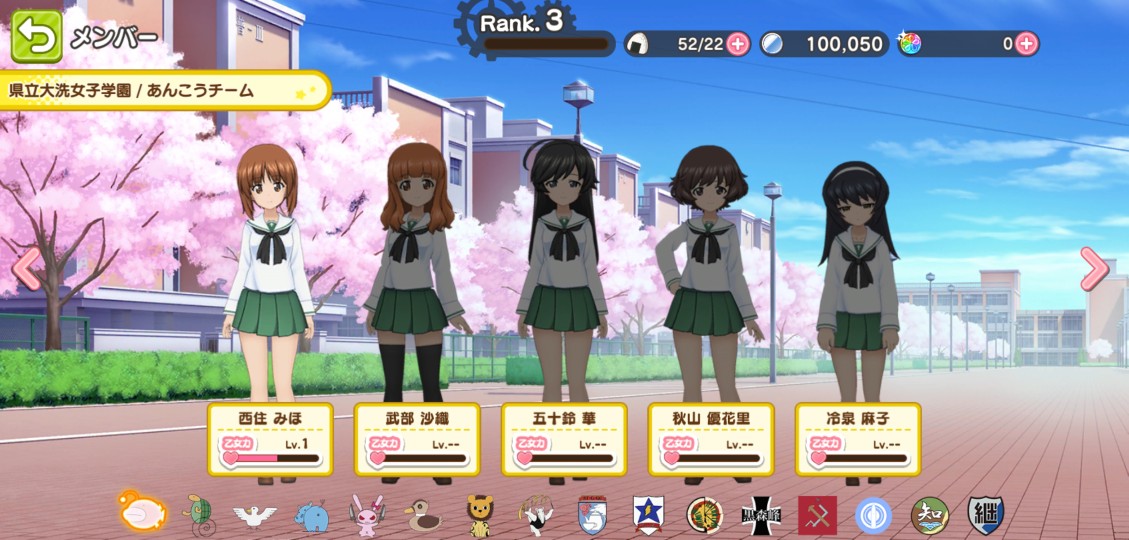Select the 秋山 優花里 member card
This screenshot has height=540, width=1129.
tap(711, 438)
